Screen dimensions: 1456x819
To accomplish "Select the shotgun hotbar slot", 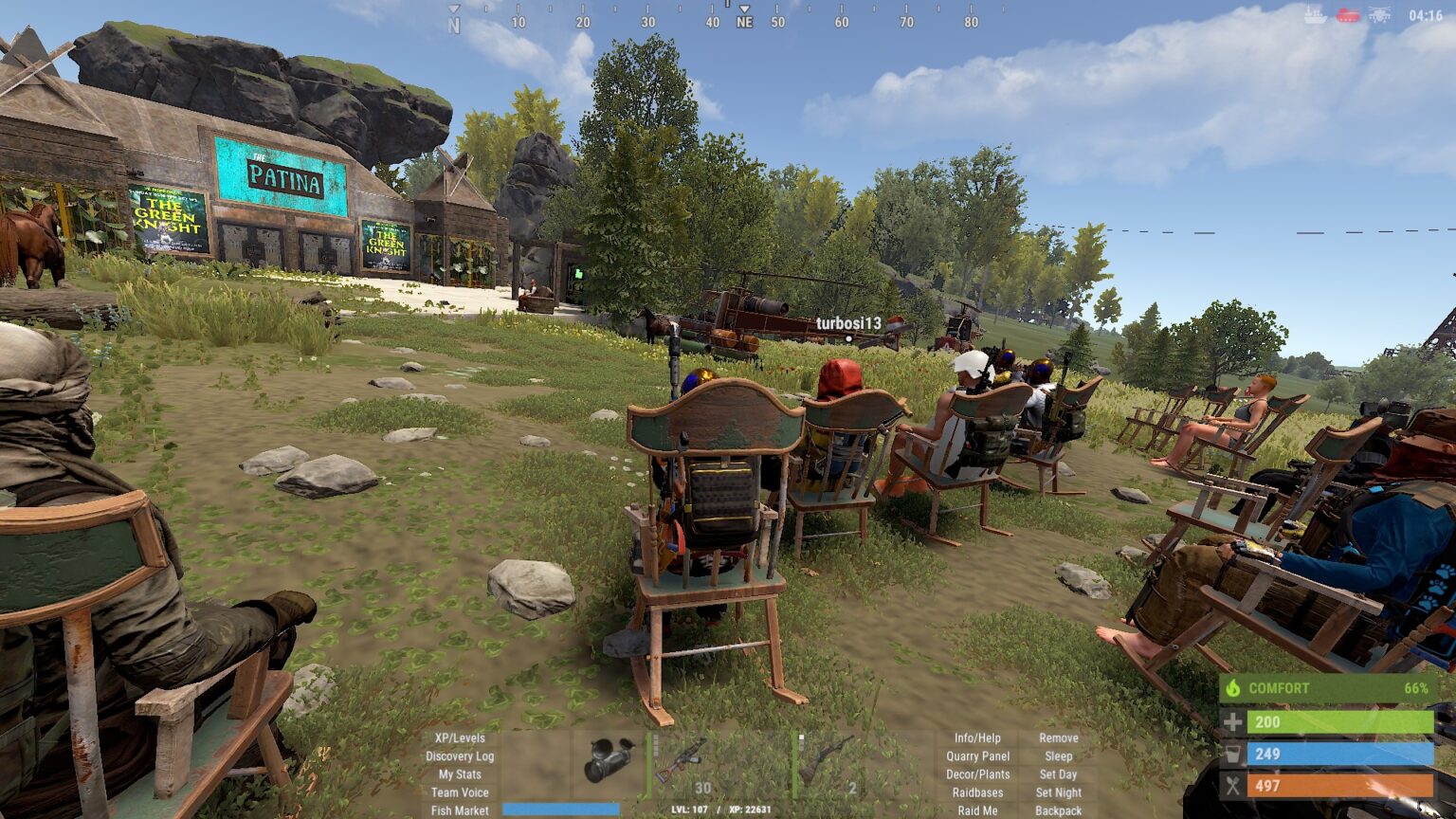I will [827, 761].
